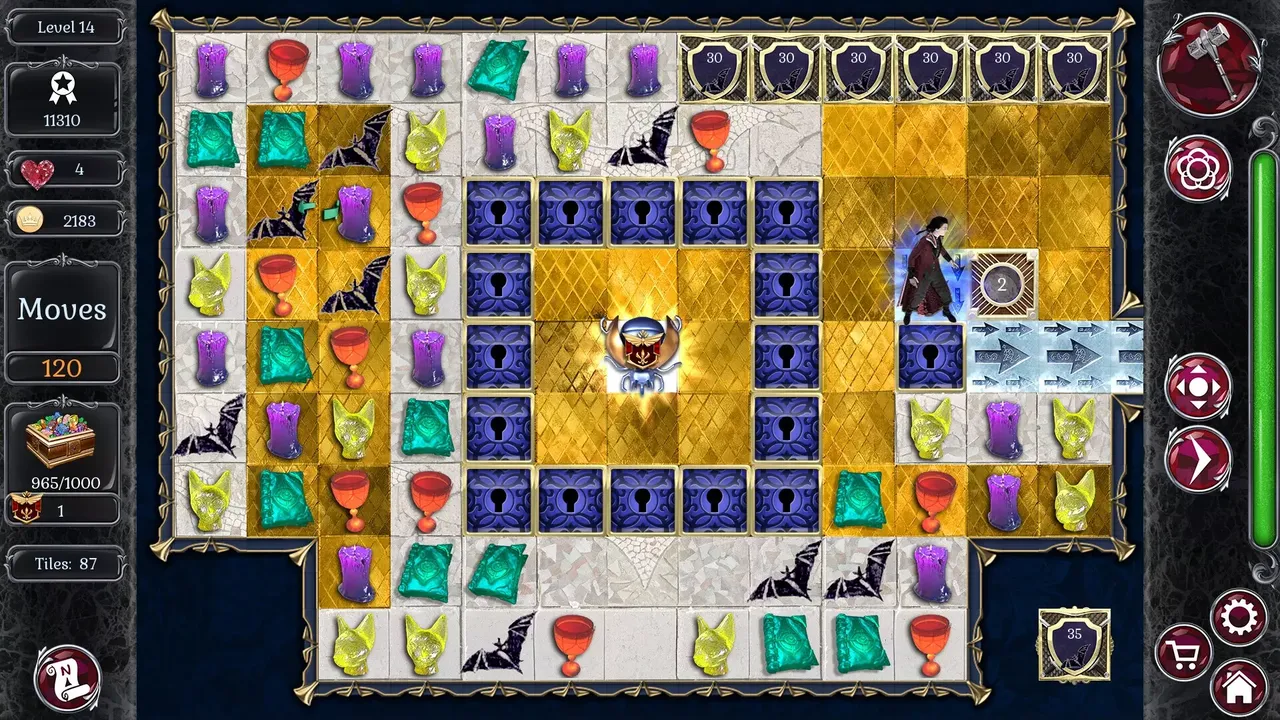This screenshot has height=720, width=1280.
Task: Click the vampire crest counter showing 1
Action: [62, 509]
